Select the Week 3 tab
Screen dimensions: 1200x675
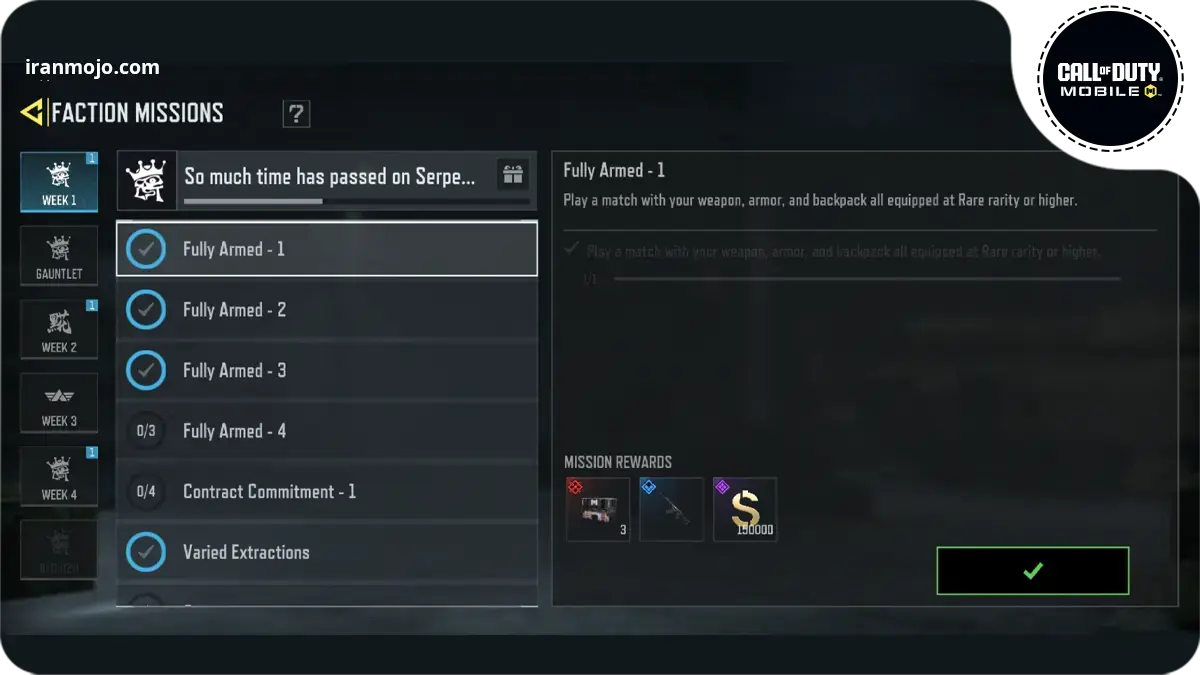click(59, 404)
